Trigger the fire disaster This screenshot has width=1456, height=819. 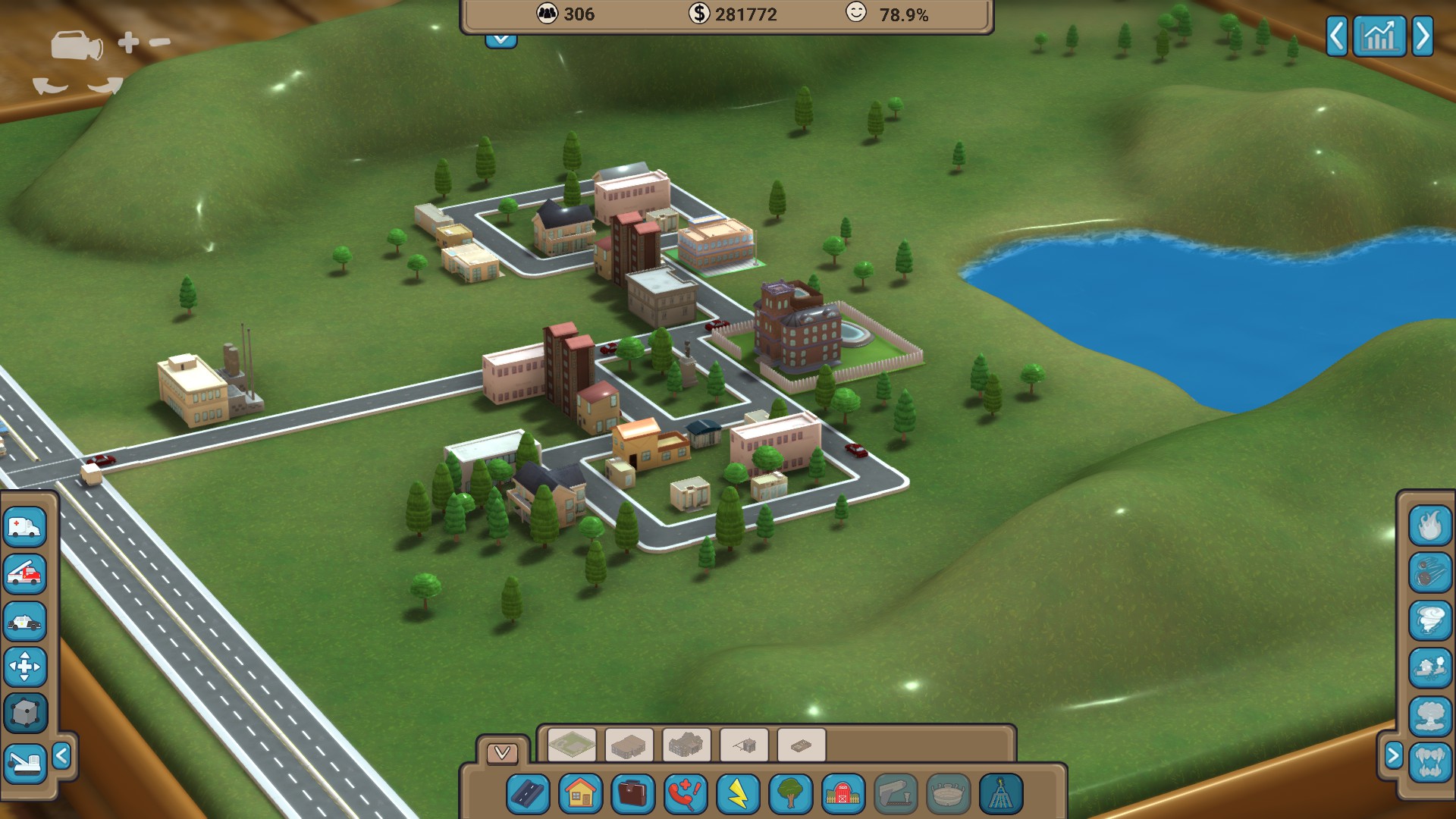(1430, 525)
